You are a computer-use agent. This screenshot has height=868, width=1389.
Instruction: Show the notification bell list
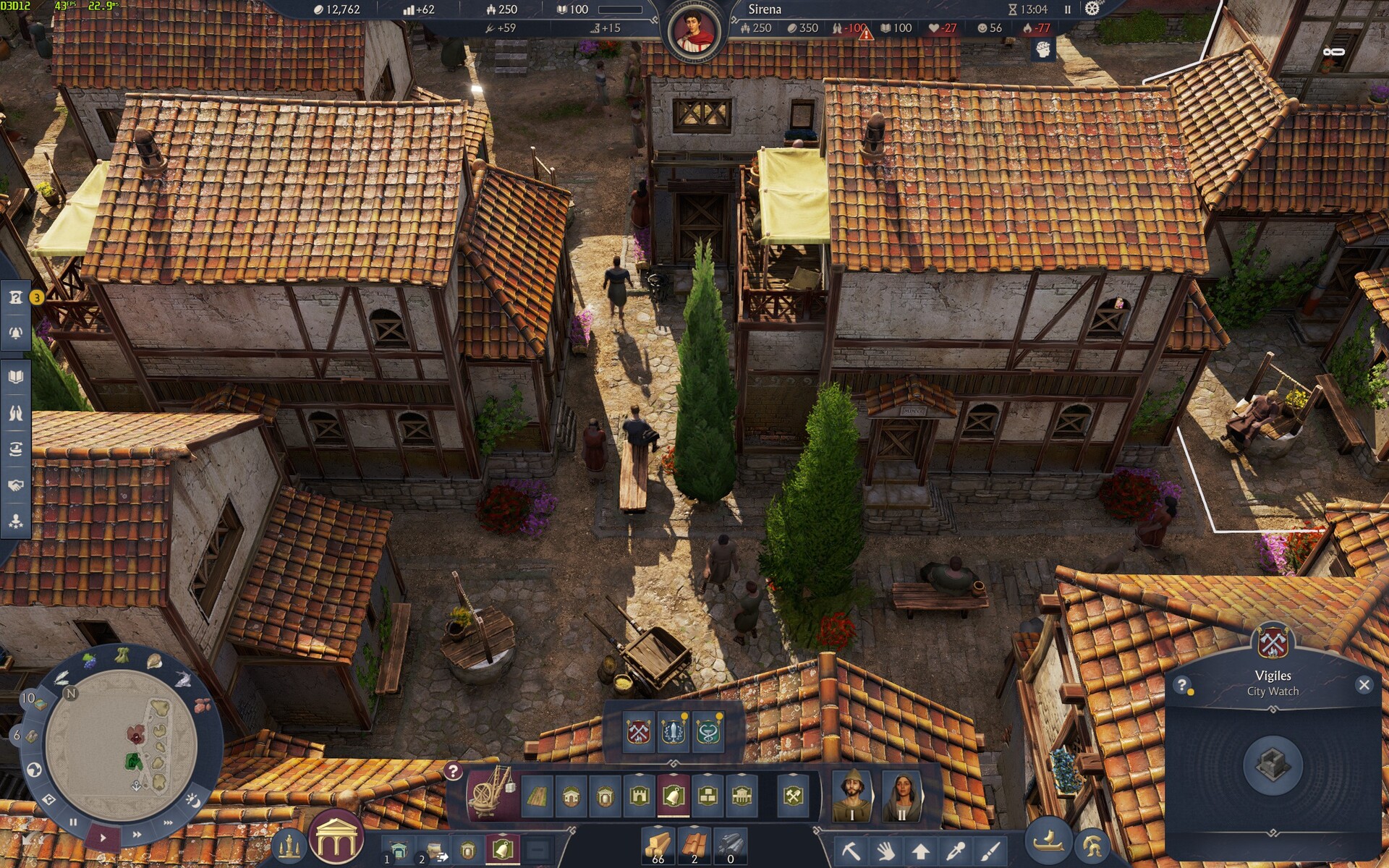tap(16, 333)
